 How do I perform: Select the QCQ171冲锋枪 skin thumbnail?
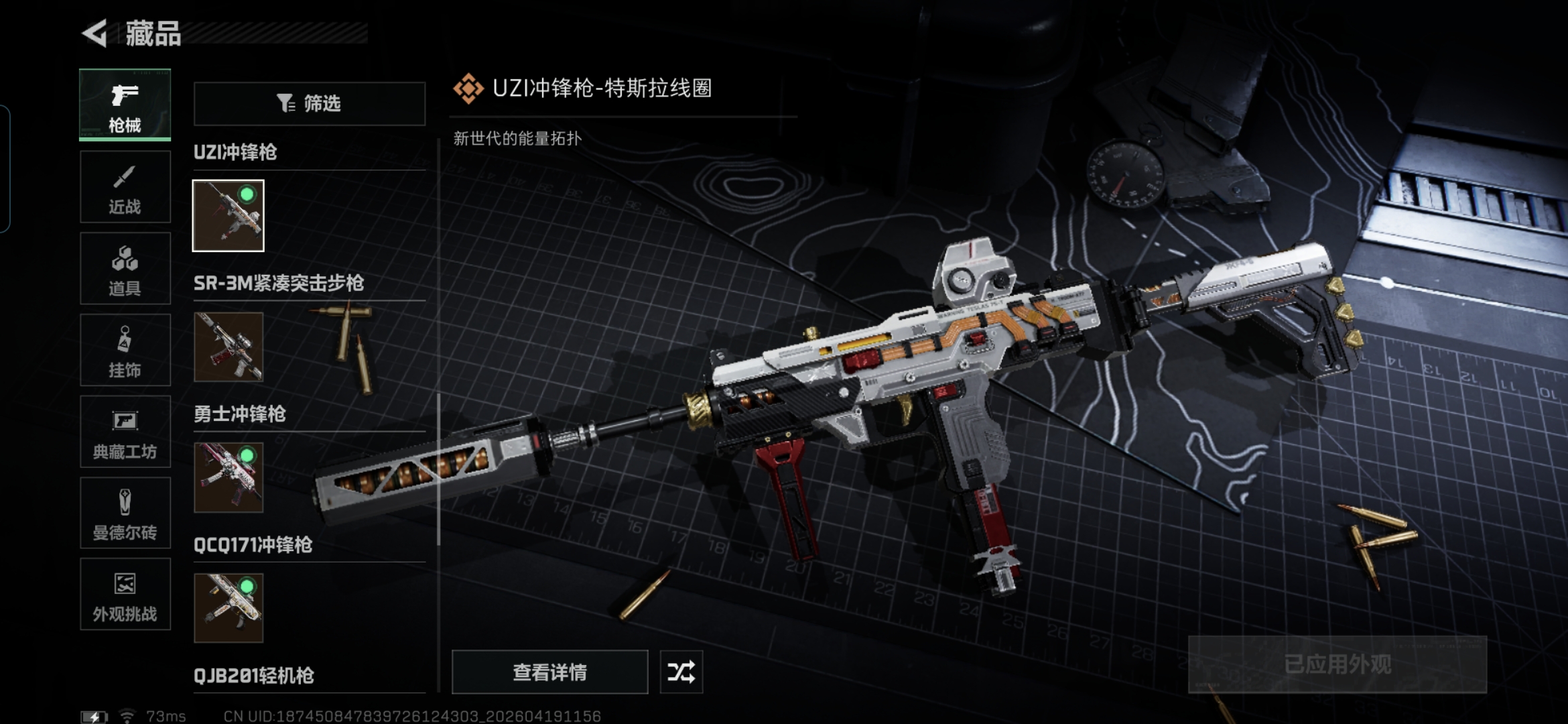click(228, 608)
